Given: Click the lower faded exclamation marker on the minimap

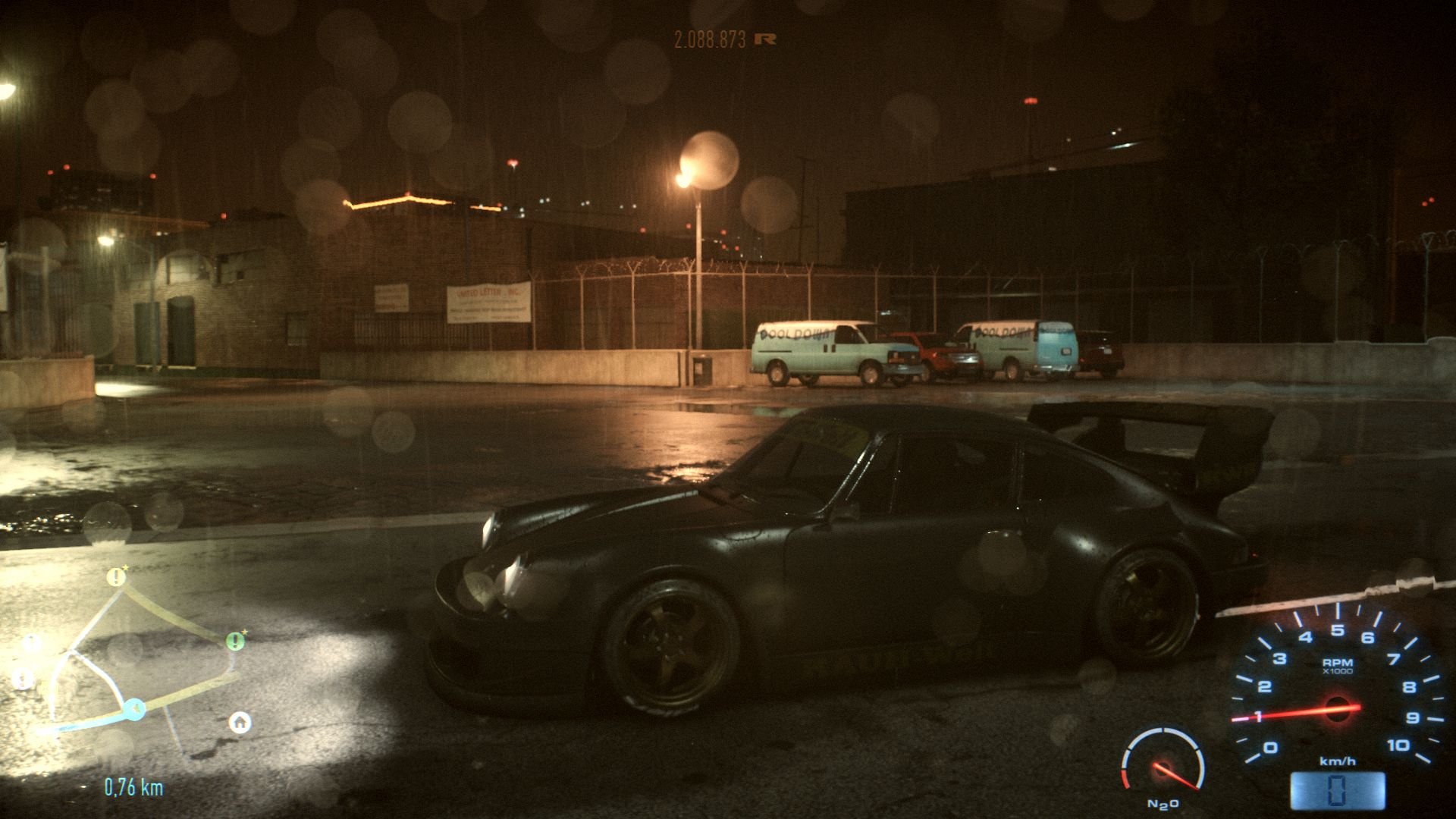Looking at the screenshot, I should click(x=23, y=677).
